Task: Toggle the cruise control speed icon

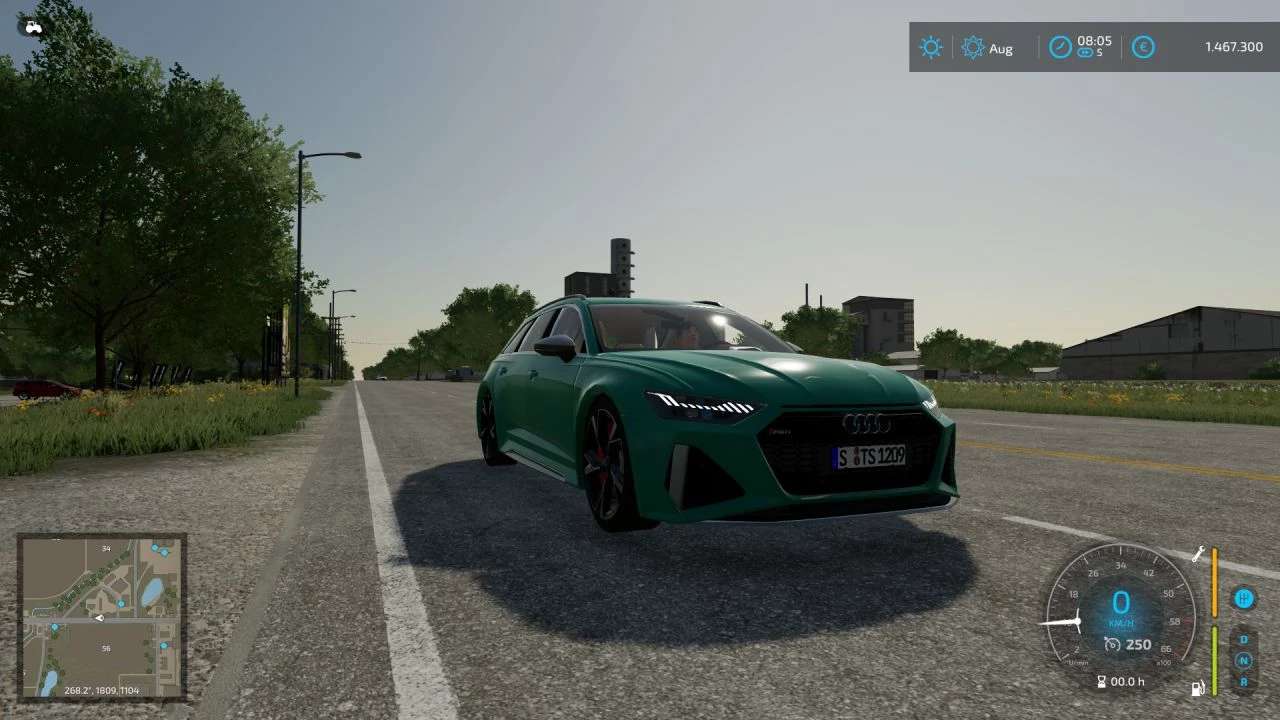Action: pyautogui.click(x=1112, y=645)
